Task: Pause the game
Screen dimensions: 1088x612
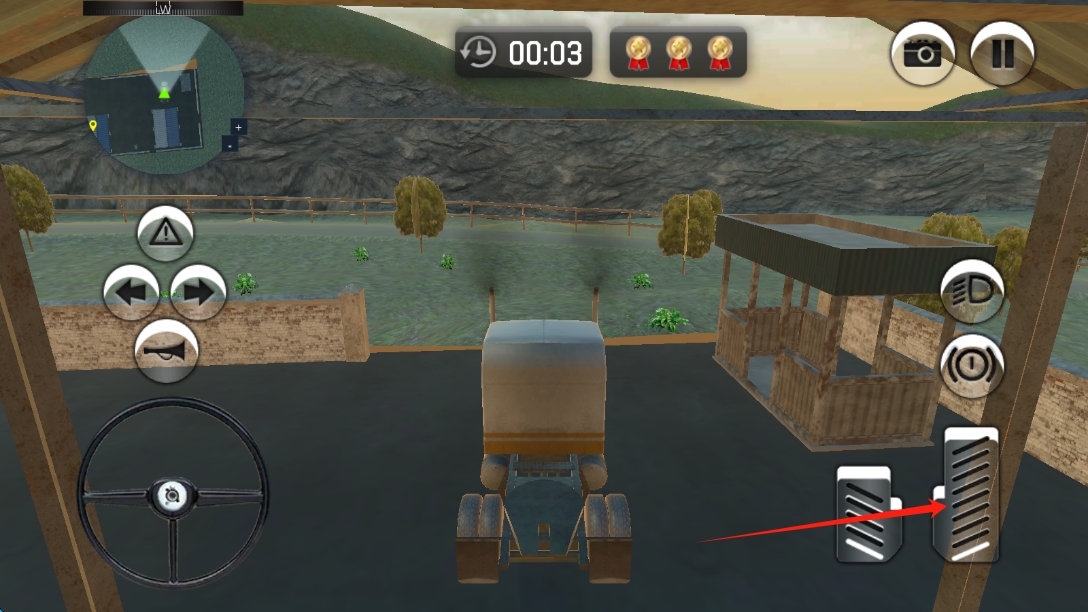Action: (x=1002, y=53)
